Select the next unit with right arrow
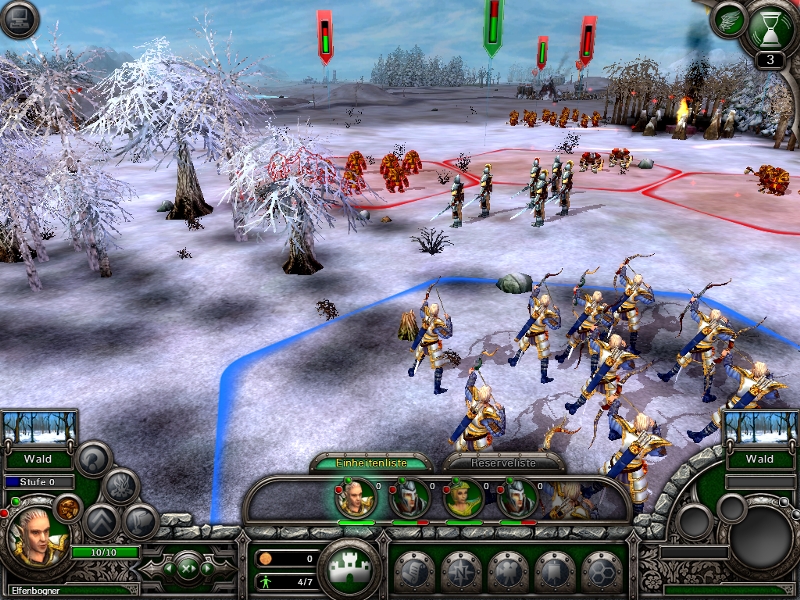800x600 pixels. coord(207,569)
